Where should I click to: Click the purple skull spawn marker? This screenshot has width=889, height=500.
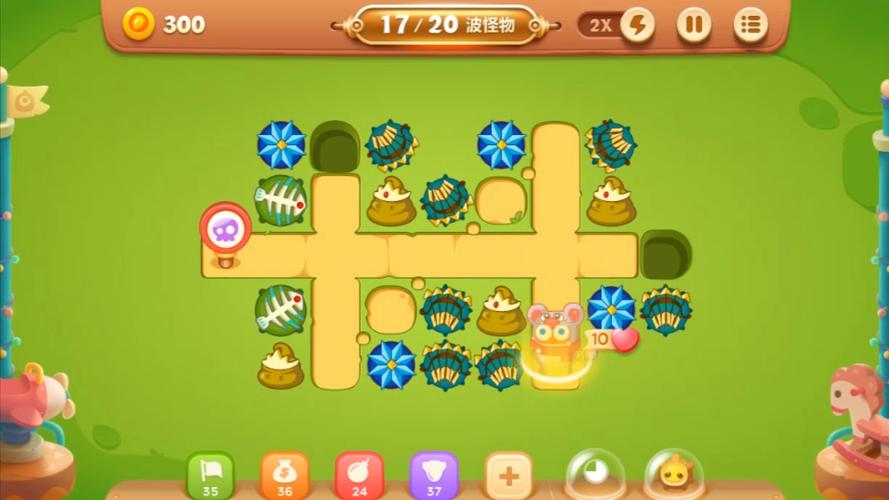224,231
